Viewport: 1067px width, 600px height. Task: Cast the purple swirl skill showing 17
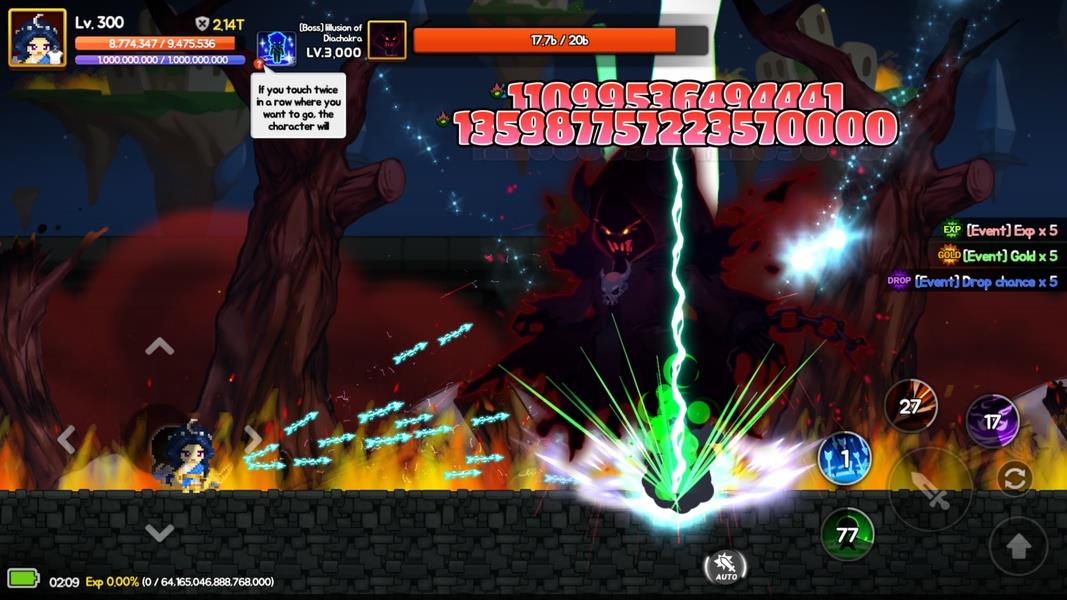click(x=992, y=421)
